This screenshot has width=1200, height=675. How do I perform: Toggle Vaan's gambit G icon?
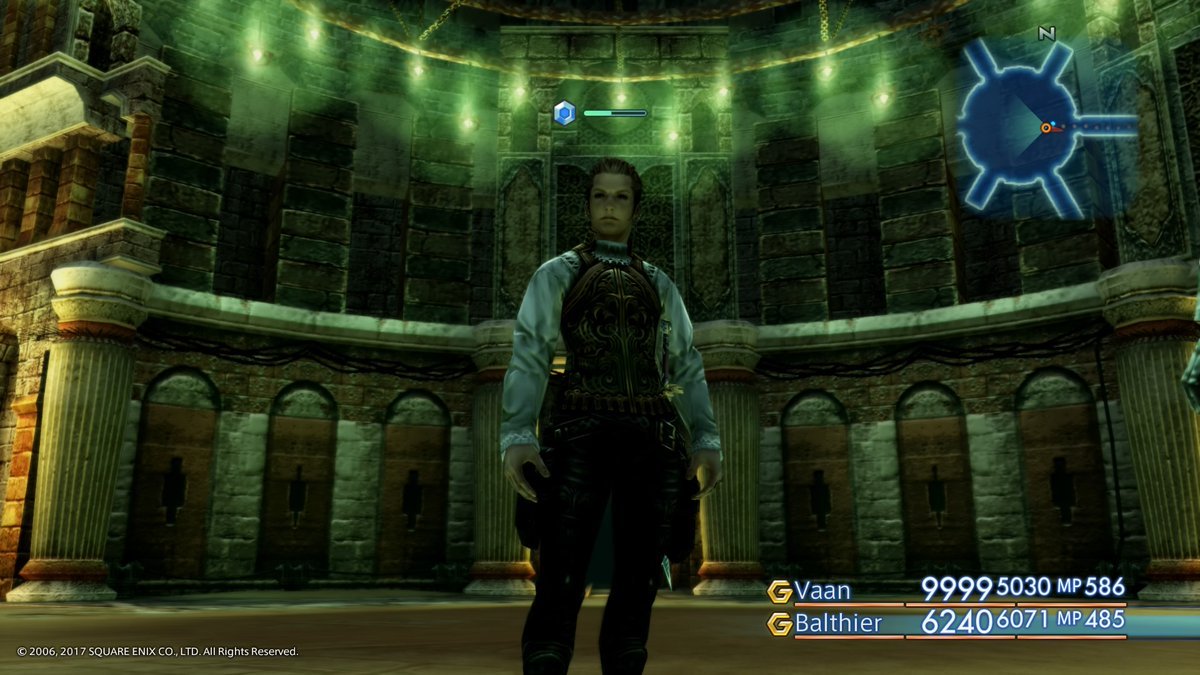click(779, 591)
